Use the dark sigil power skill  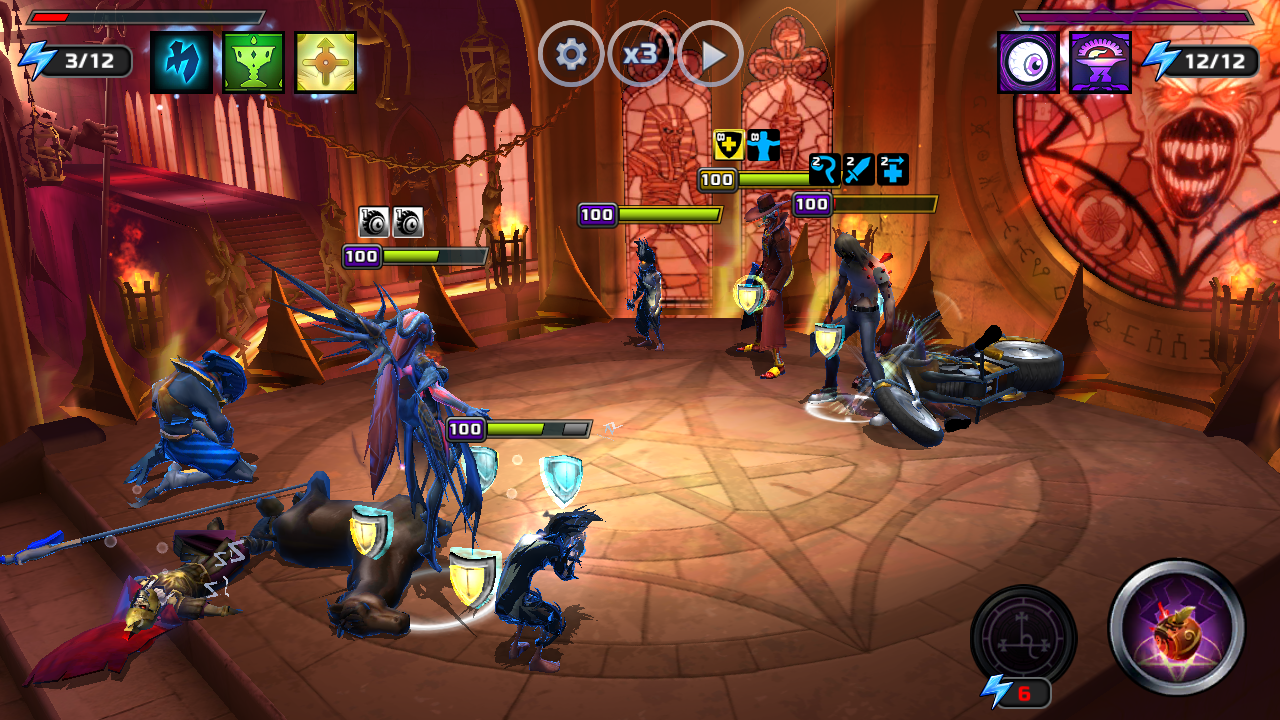1023,636
